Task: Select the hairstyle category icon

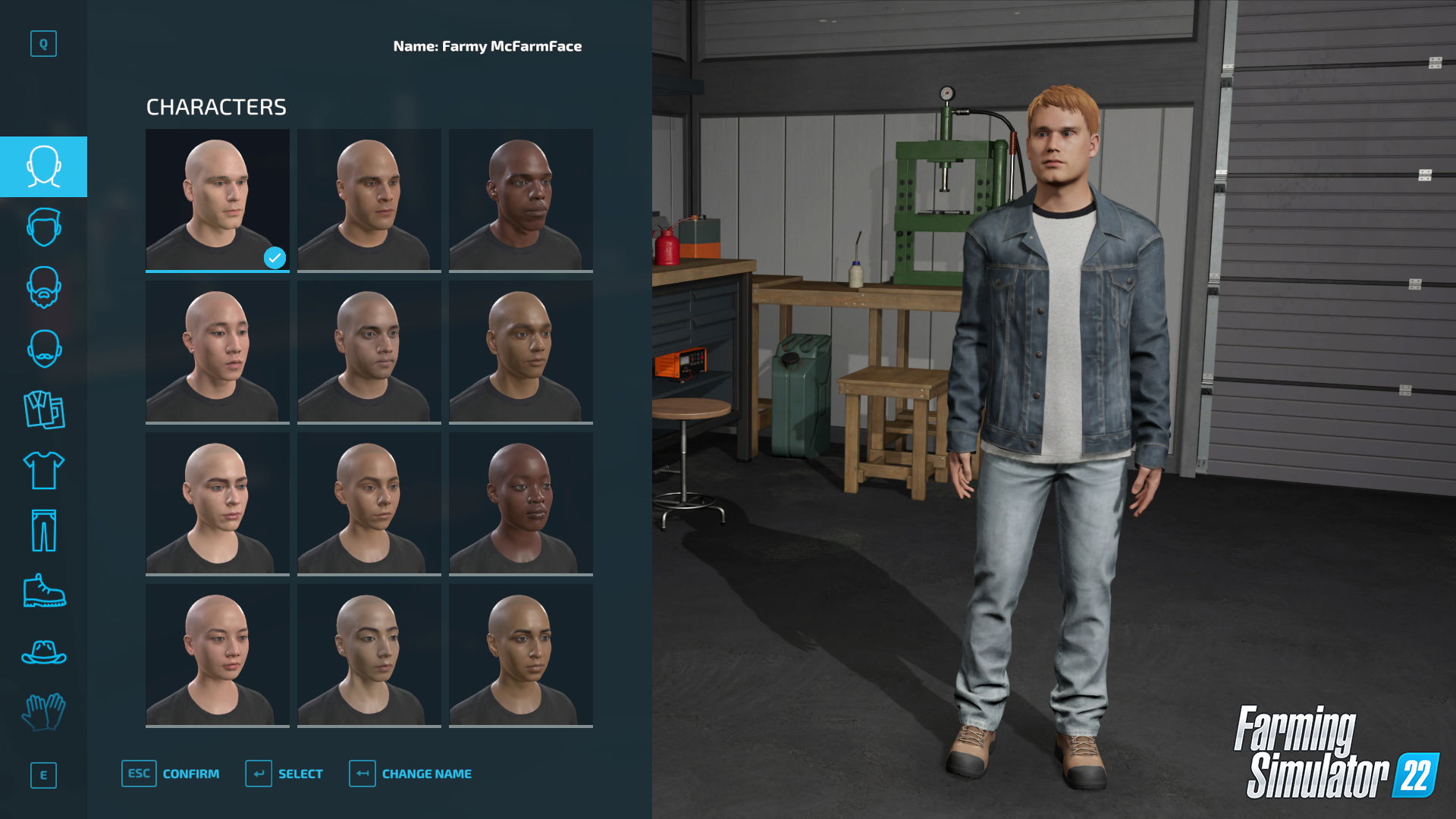Action: pos(43,227)
